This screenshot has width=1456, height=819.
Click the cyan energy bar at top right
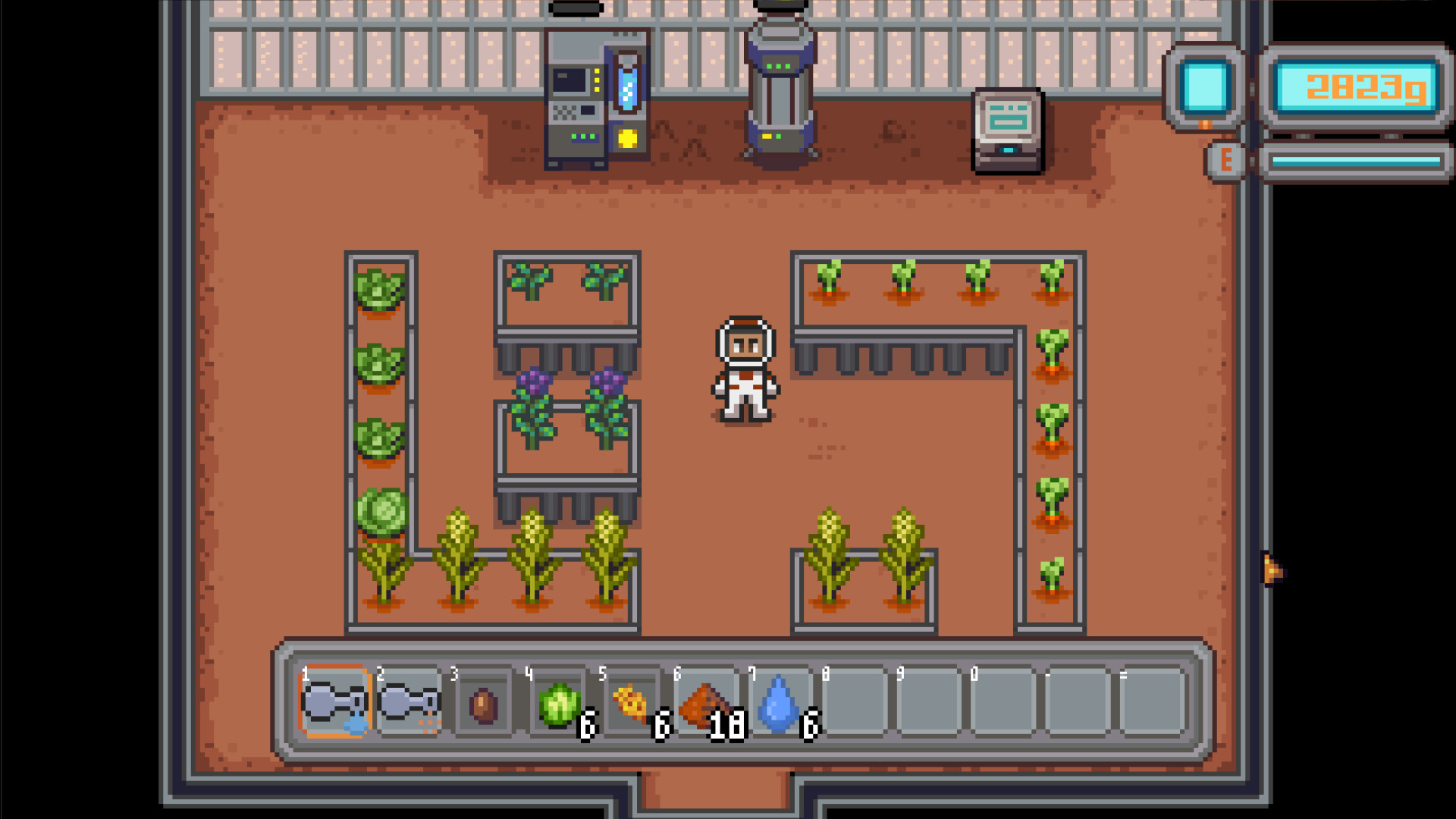1357,161
